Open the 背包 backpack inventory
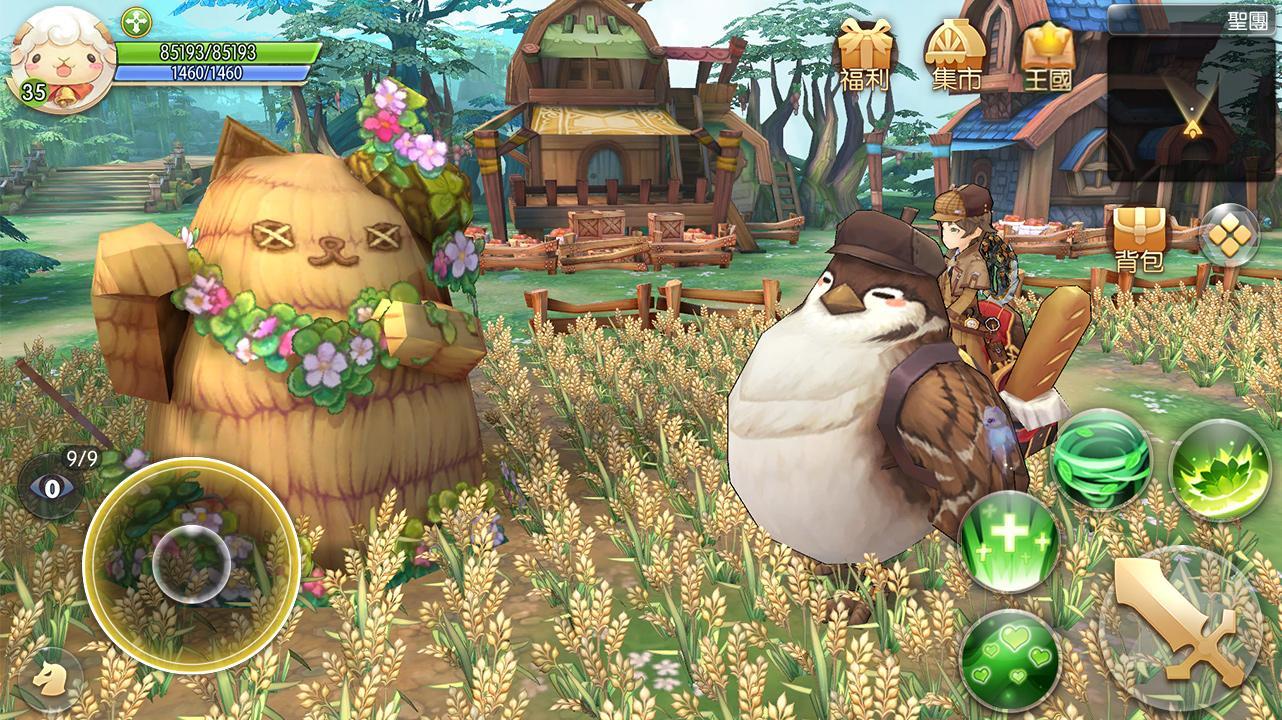This screenshot has width=1282, height=720. click(1140, 230)
